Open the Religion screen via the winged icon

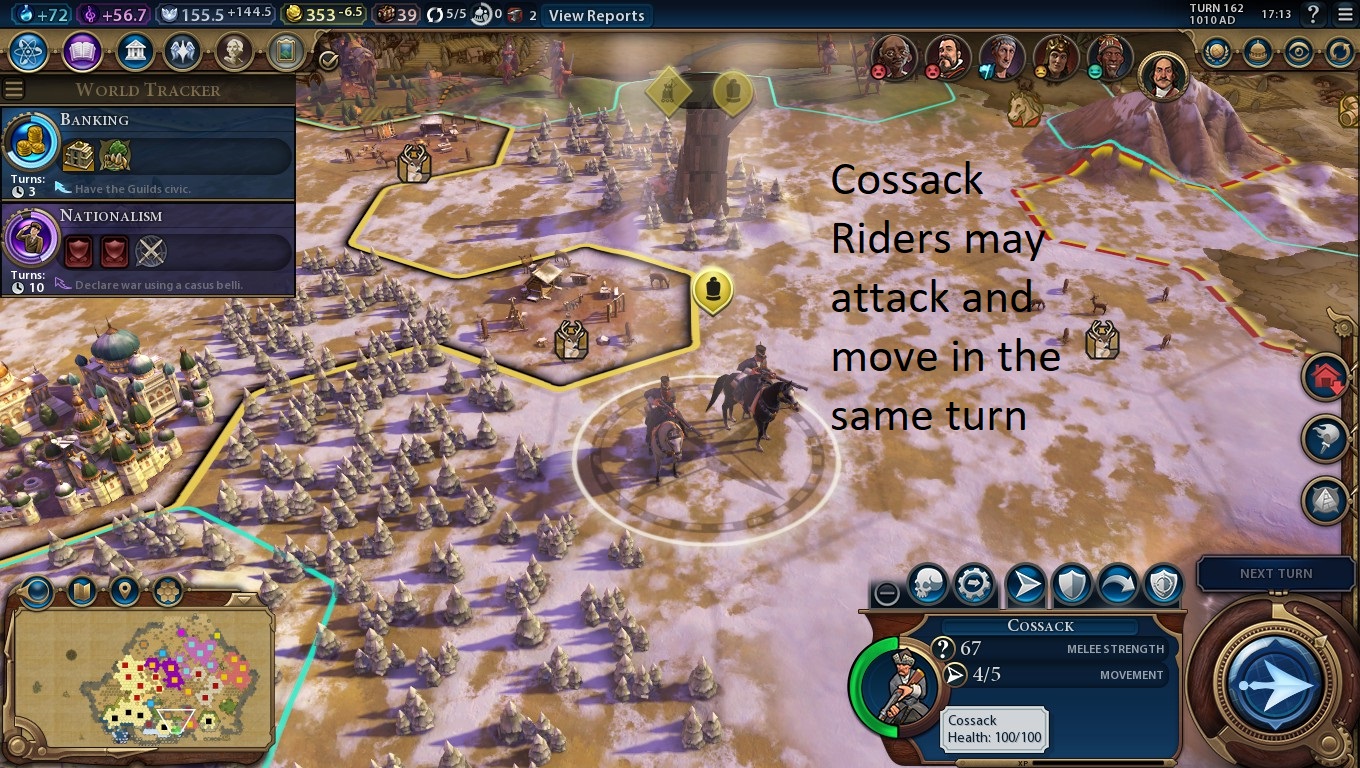tap(184, 52)
